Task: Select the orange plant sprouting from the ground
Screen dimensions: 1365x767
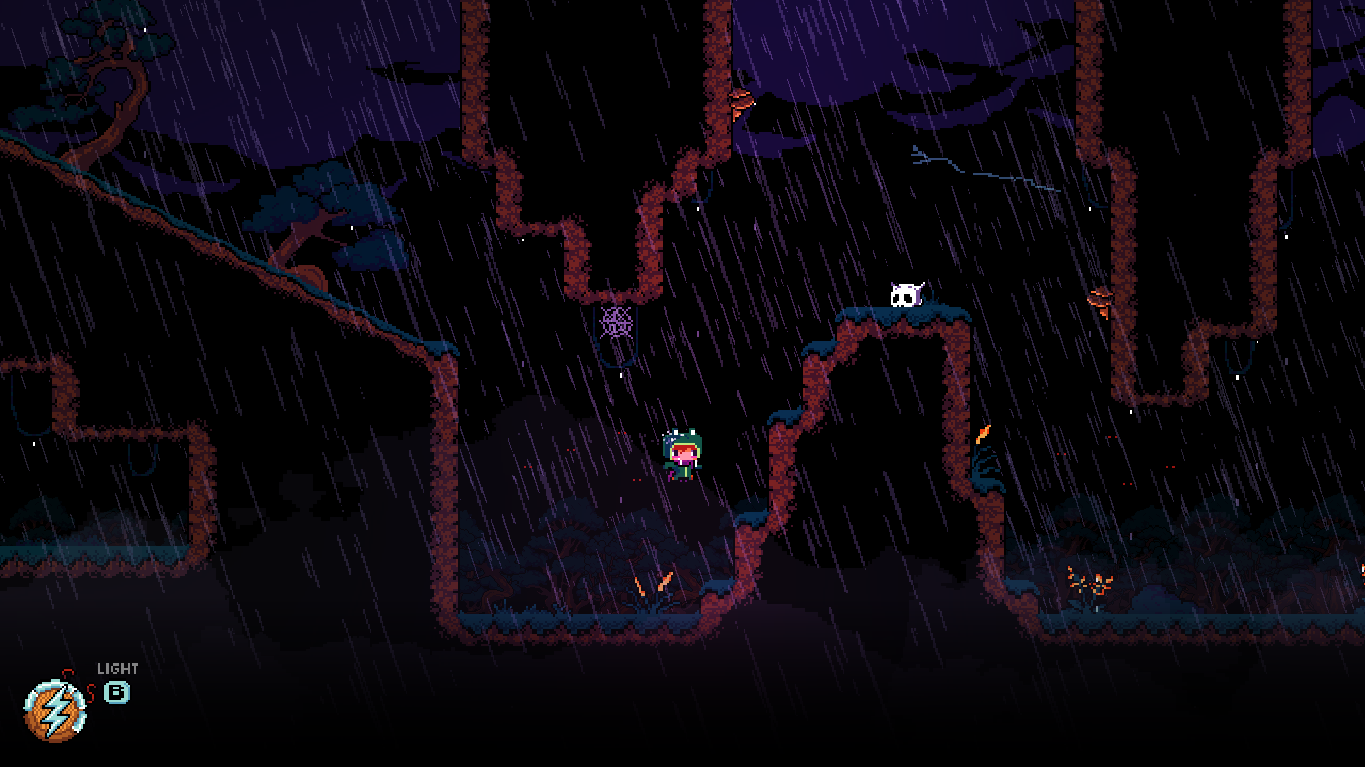Action: tap(652, 583)
